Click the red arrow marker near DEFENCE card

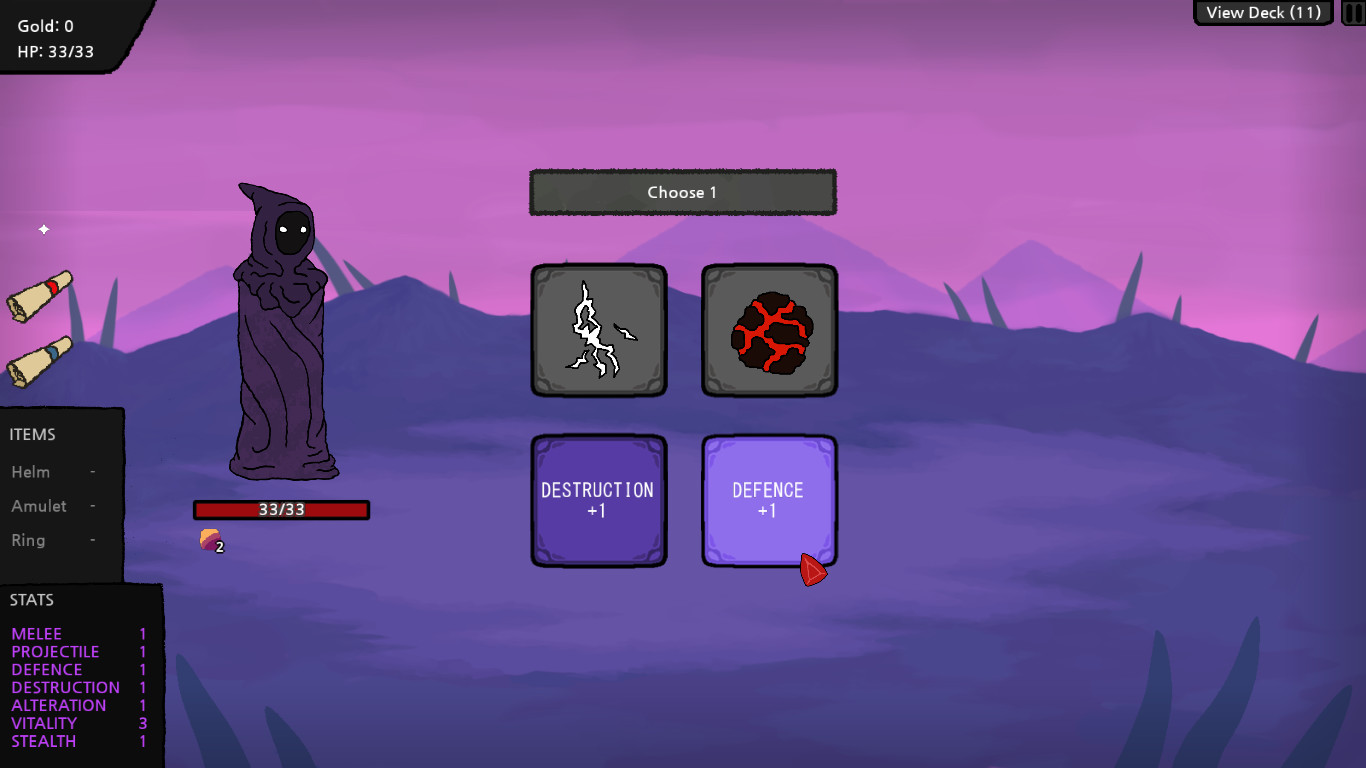[813, 570]
